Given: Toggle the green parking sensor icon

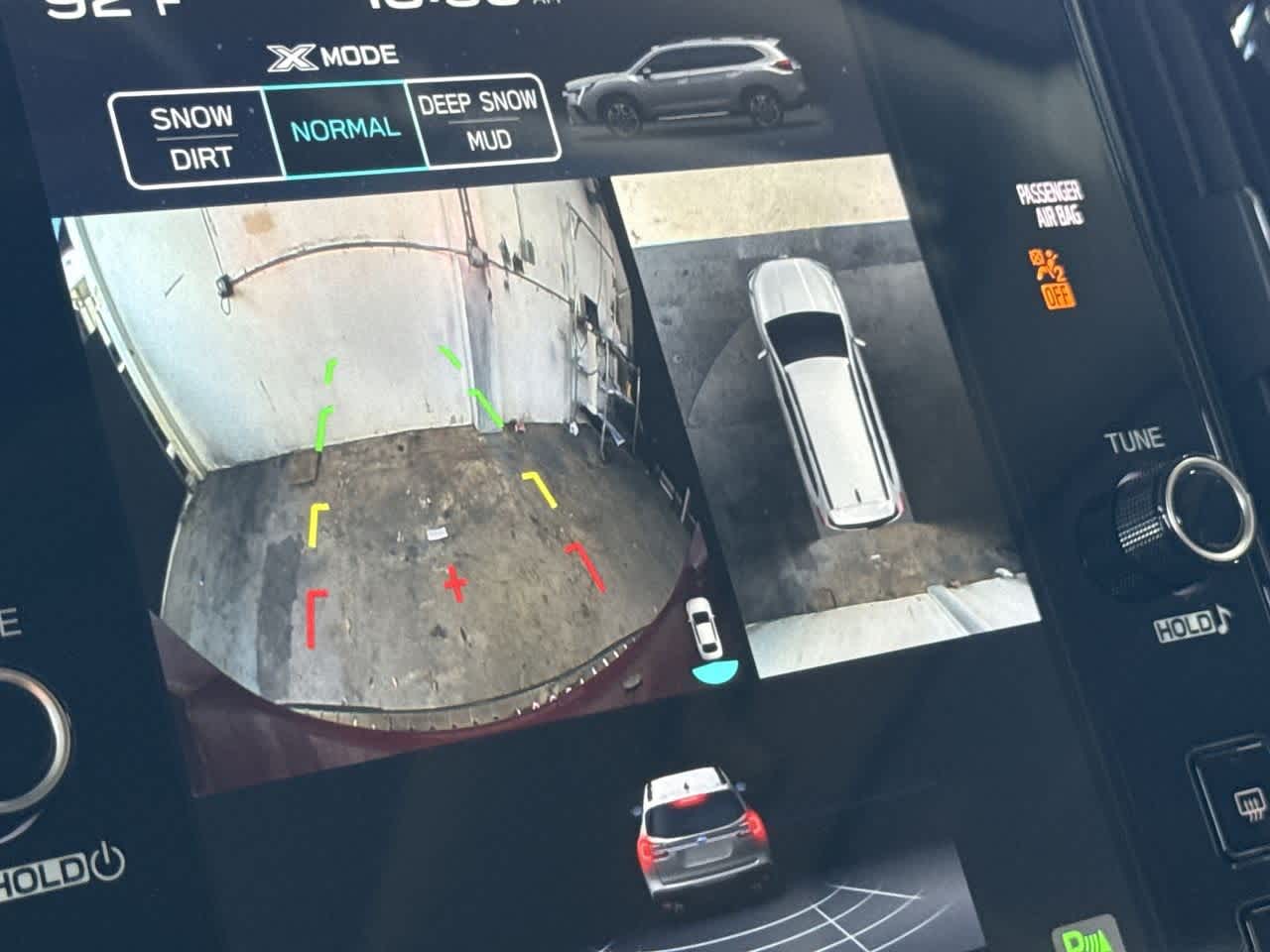Looking at the screenshot, I should point(1081,935).
